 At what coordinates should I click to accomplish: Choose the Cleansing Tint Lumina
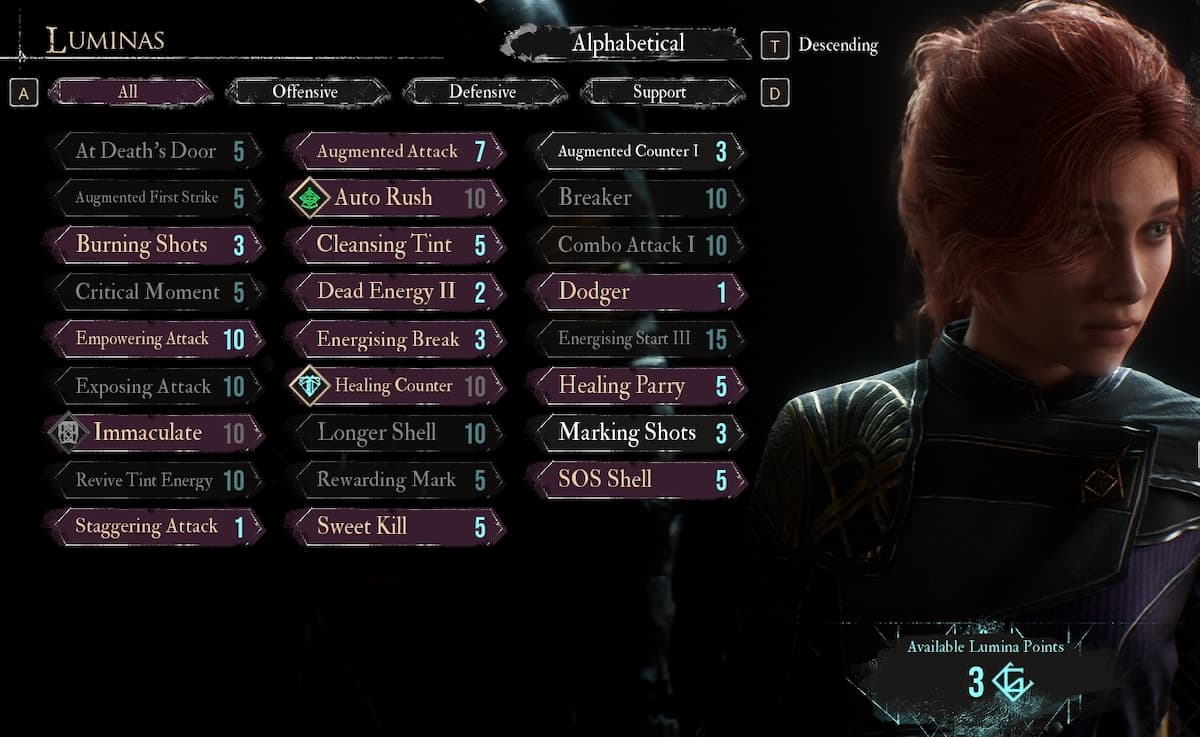point(394,245)
